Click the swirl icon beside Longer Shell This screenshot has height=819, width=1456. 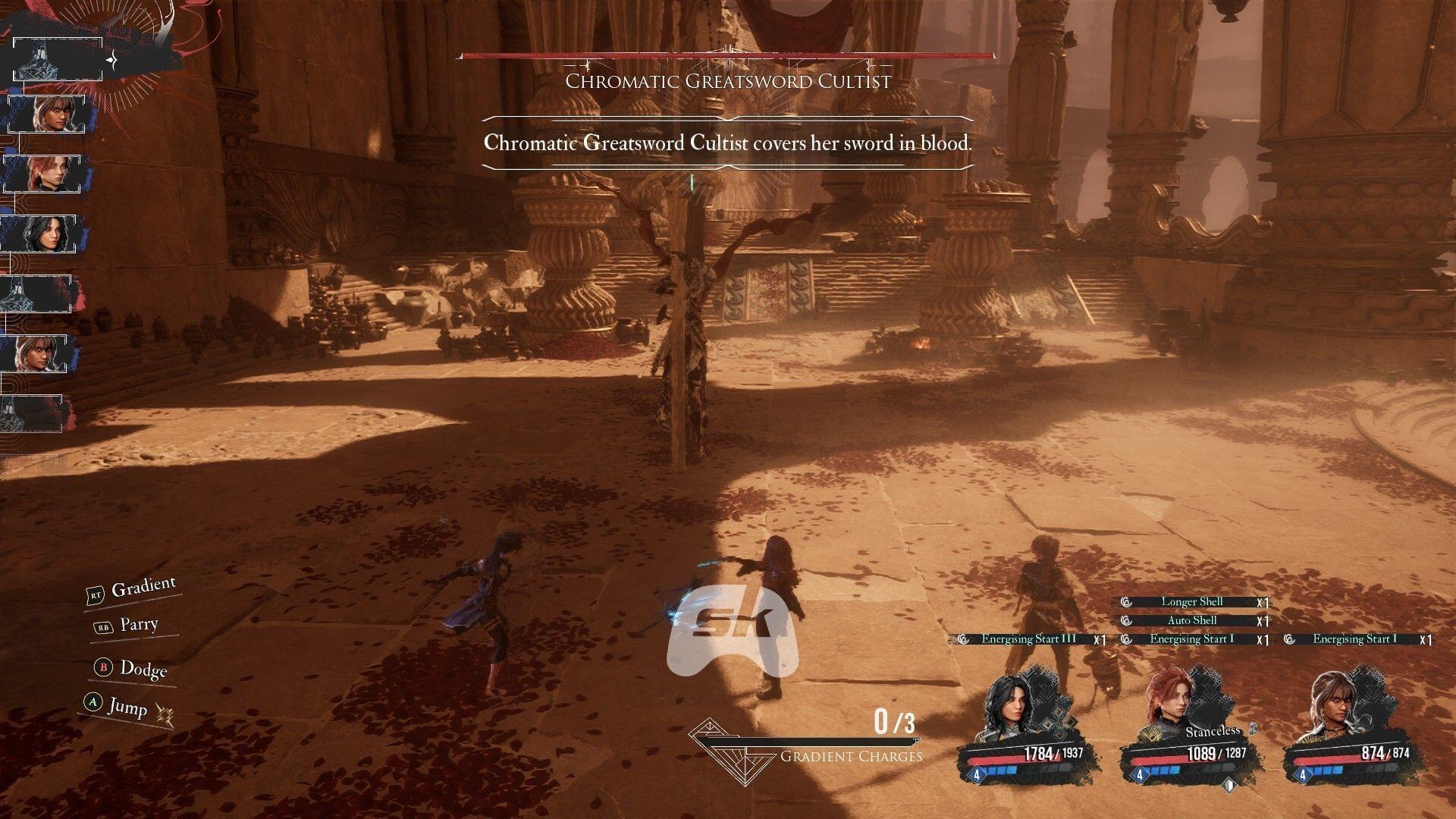[1126, 601]
